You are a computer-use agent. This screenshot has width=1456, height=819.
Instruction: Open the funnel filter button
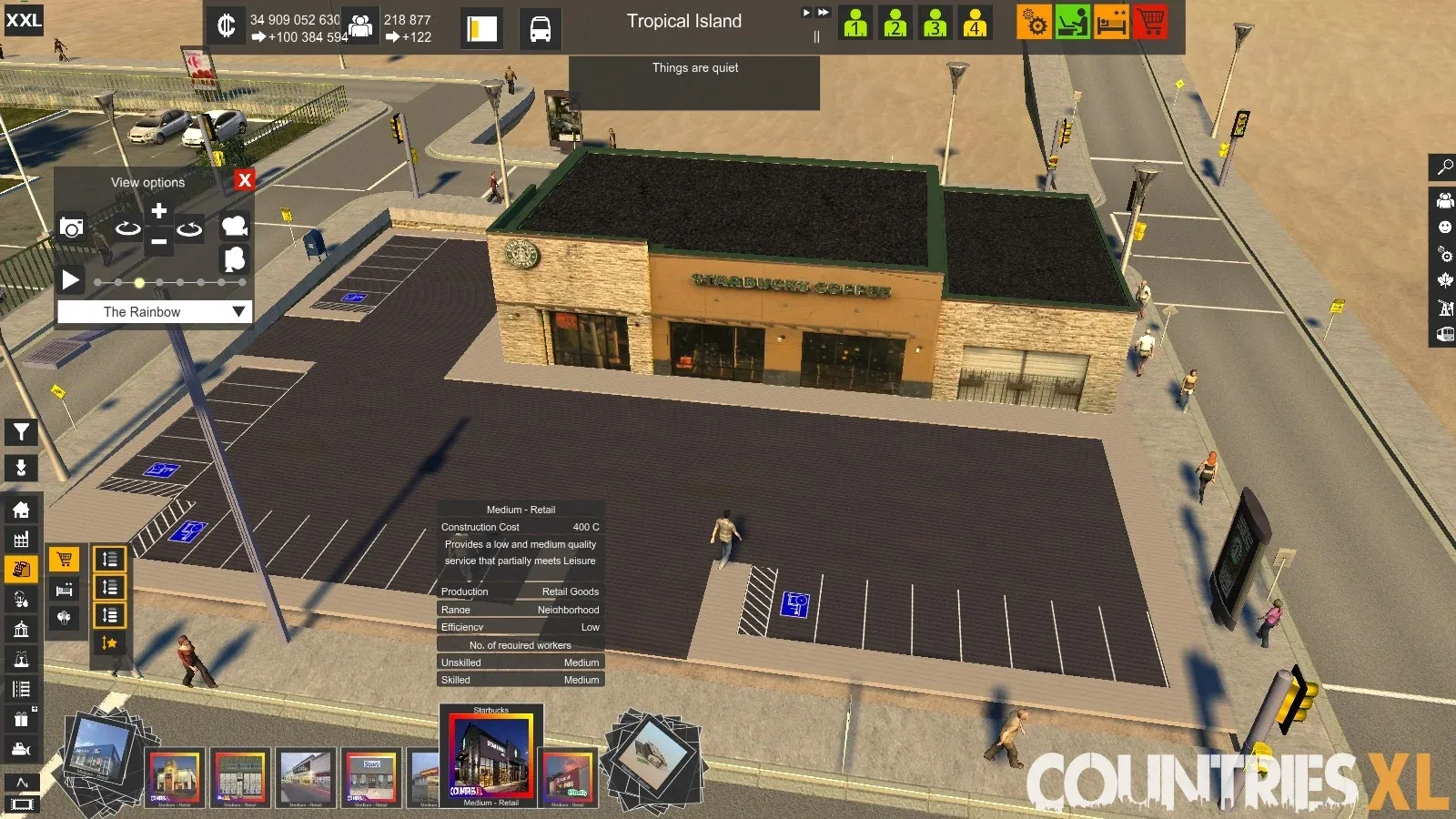pos(21,432)
